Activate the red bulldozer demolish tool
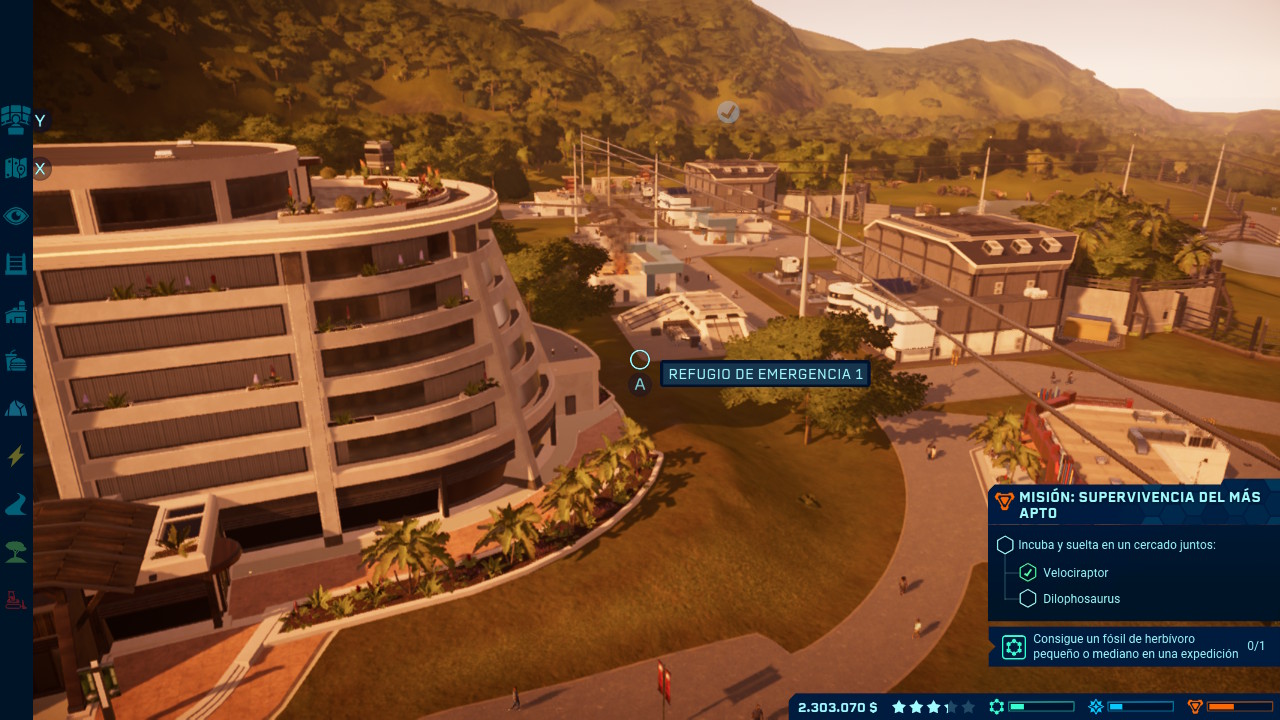Viewport: 1280px width, 720px height. (16, 600)
